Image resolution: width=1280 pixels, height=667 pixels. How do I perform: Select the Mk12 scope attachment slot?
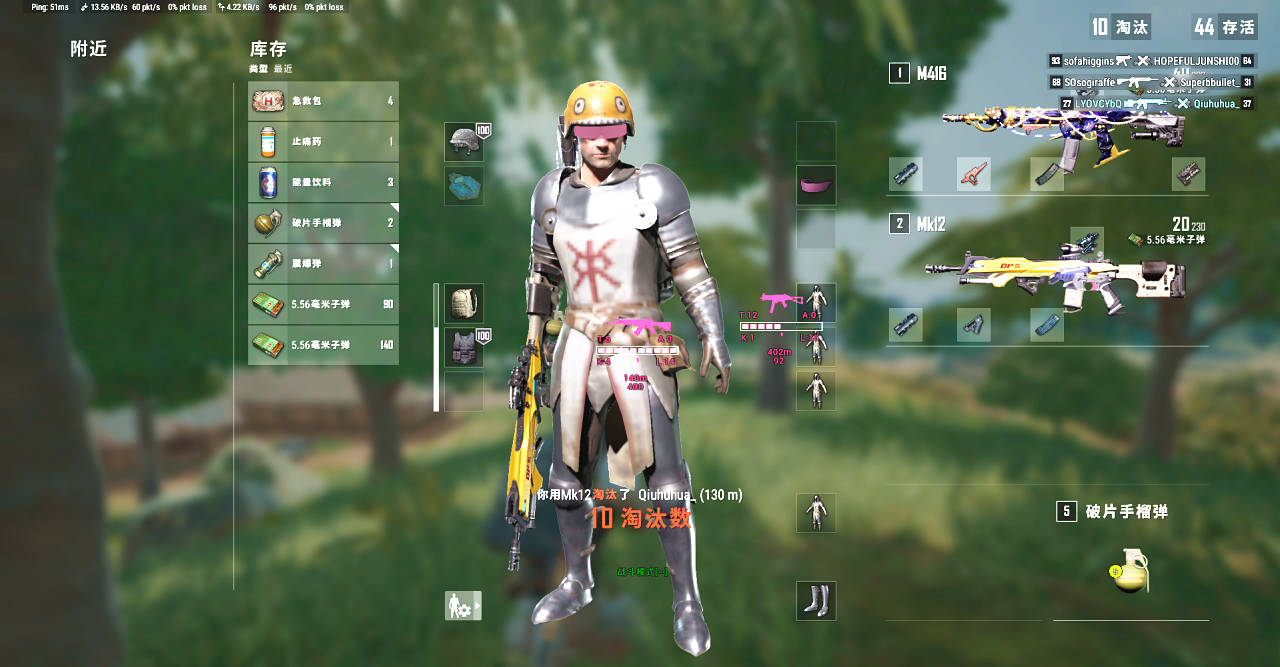pos(1087,242)
